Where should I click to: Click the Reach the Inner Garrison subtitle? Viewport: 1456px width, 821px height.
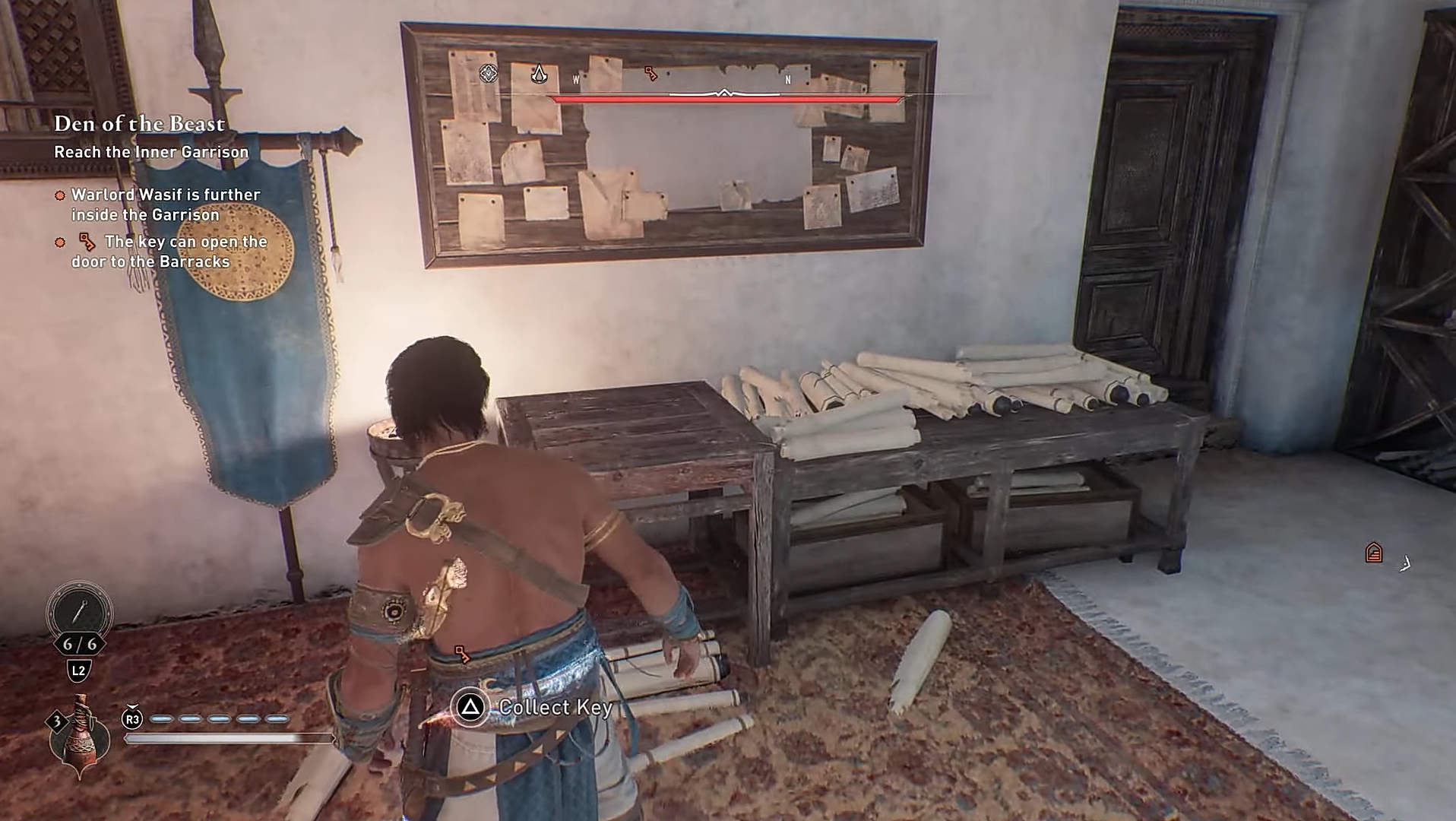[x=150, y=151]
